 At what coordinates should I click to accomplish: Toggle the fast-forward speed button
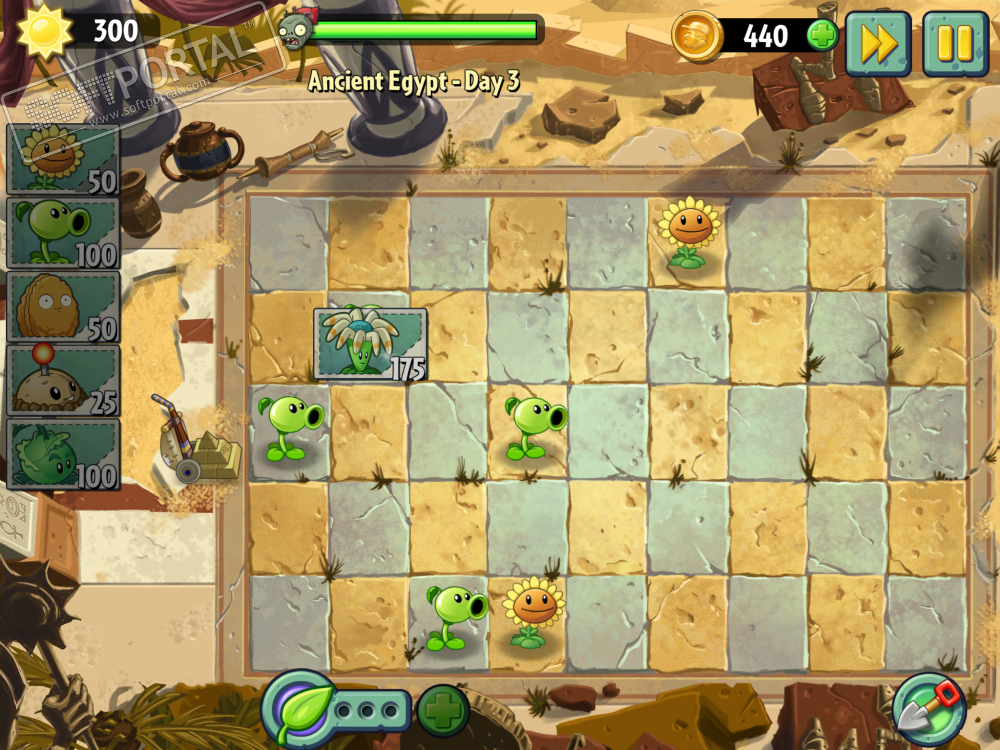878,43
